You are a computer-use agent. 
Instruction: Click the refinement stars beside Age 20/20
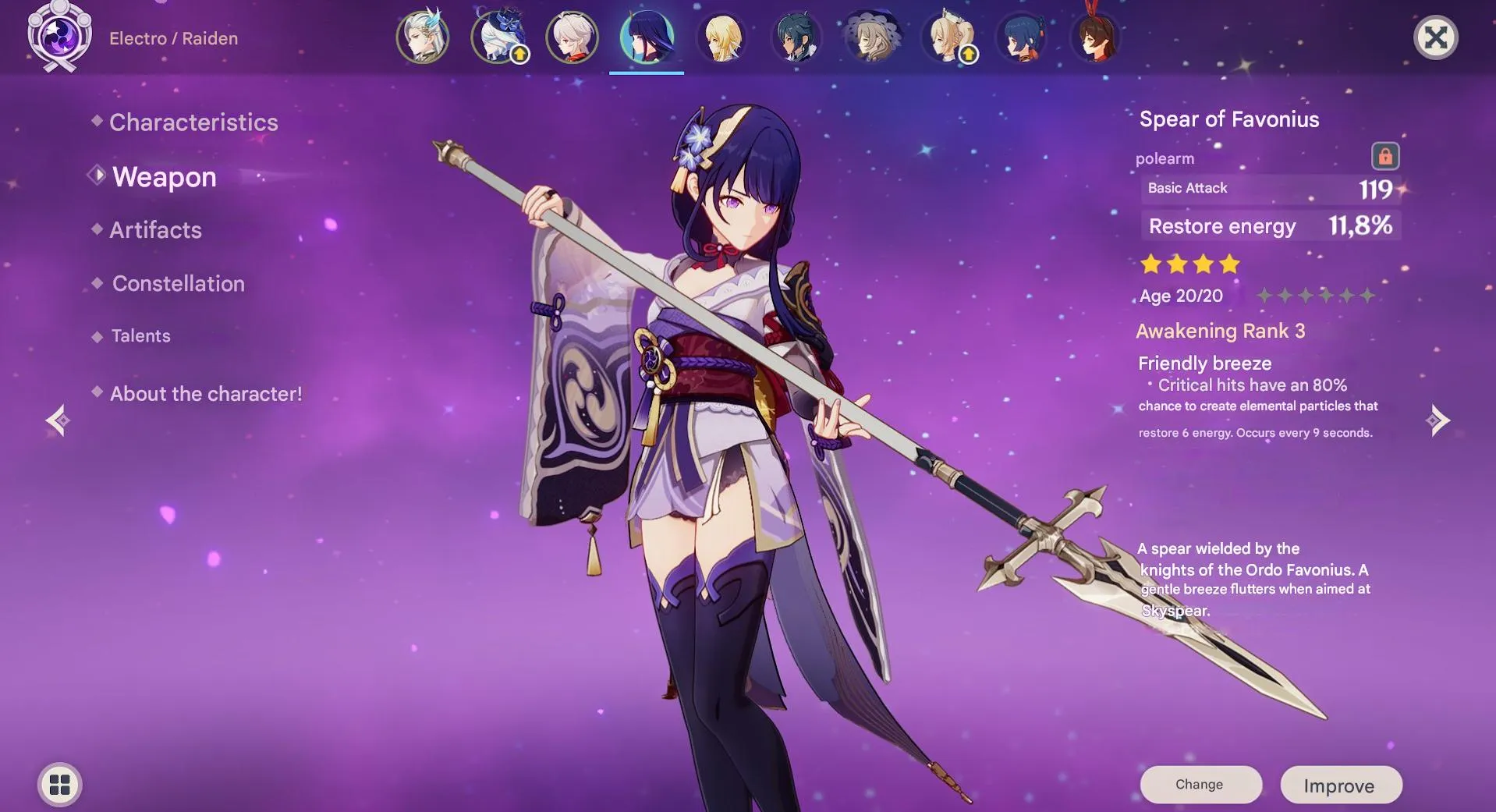pos(1317,296)
